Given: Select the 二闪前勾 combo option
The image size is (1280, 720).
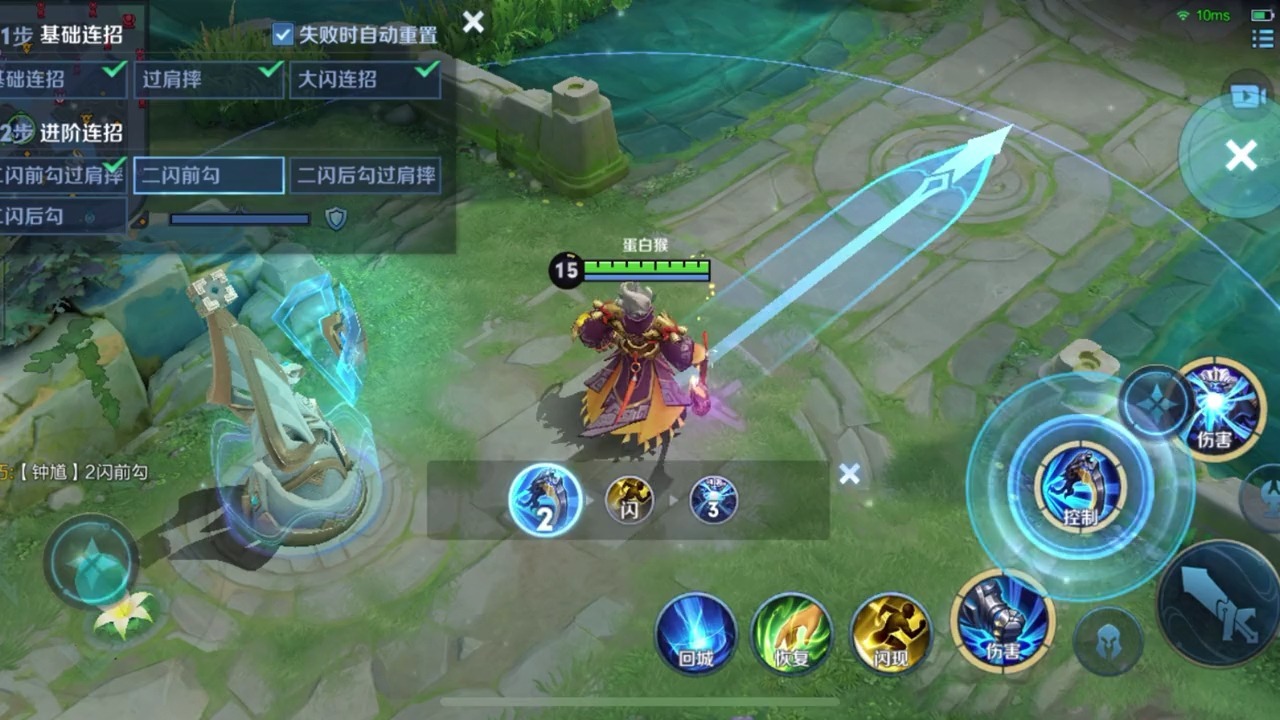Looking at the screenshot, I should click(208, 176).
